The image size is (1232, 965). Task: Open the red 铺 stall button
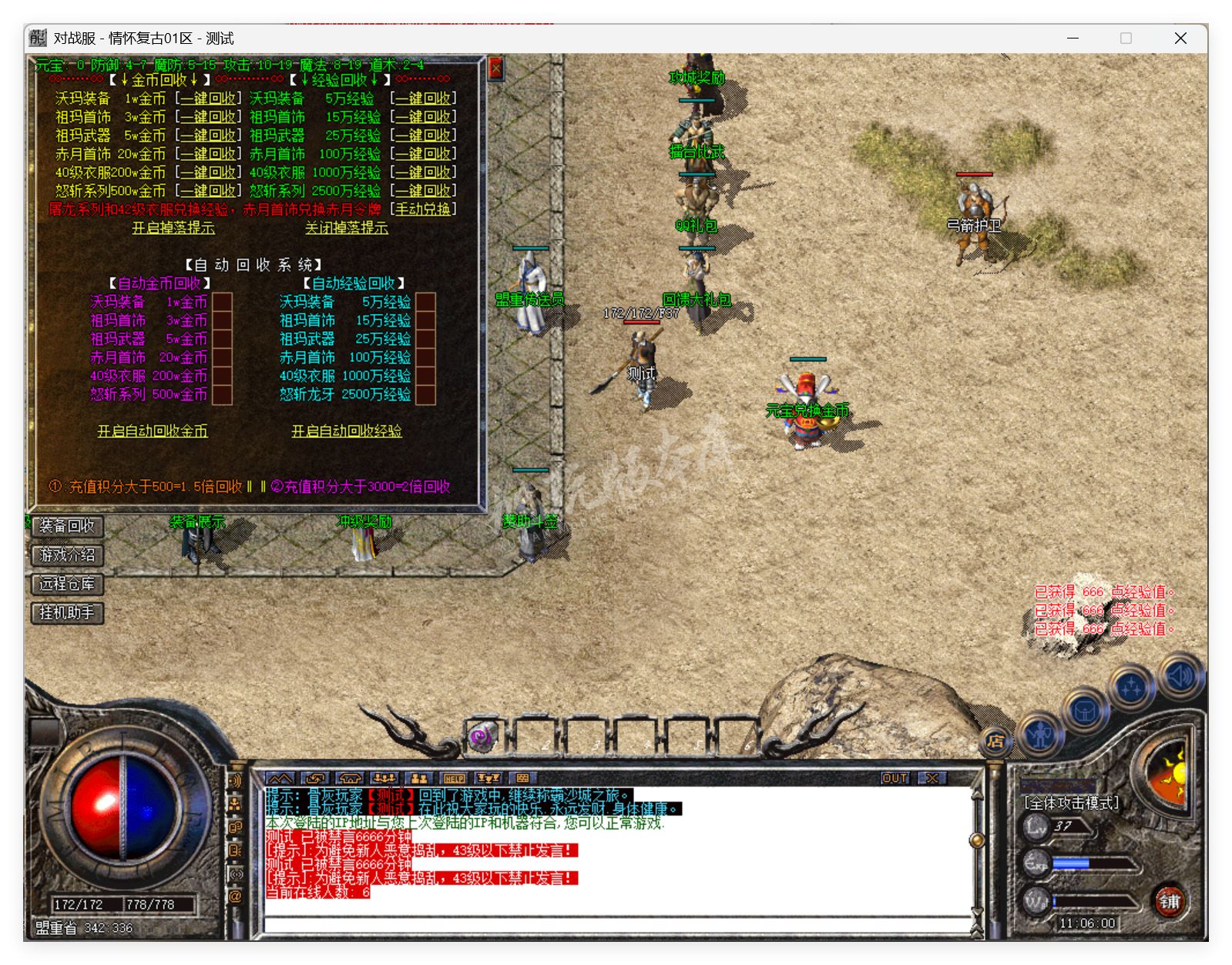coord(1170,901)
